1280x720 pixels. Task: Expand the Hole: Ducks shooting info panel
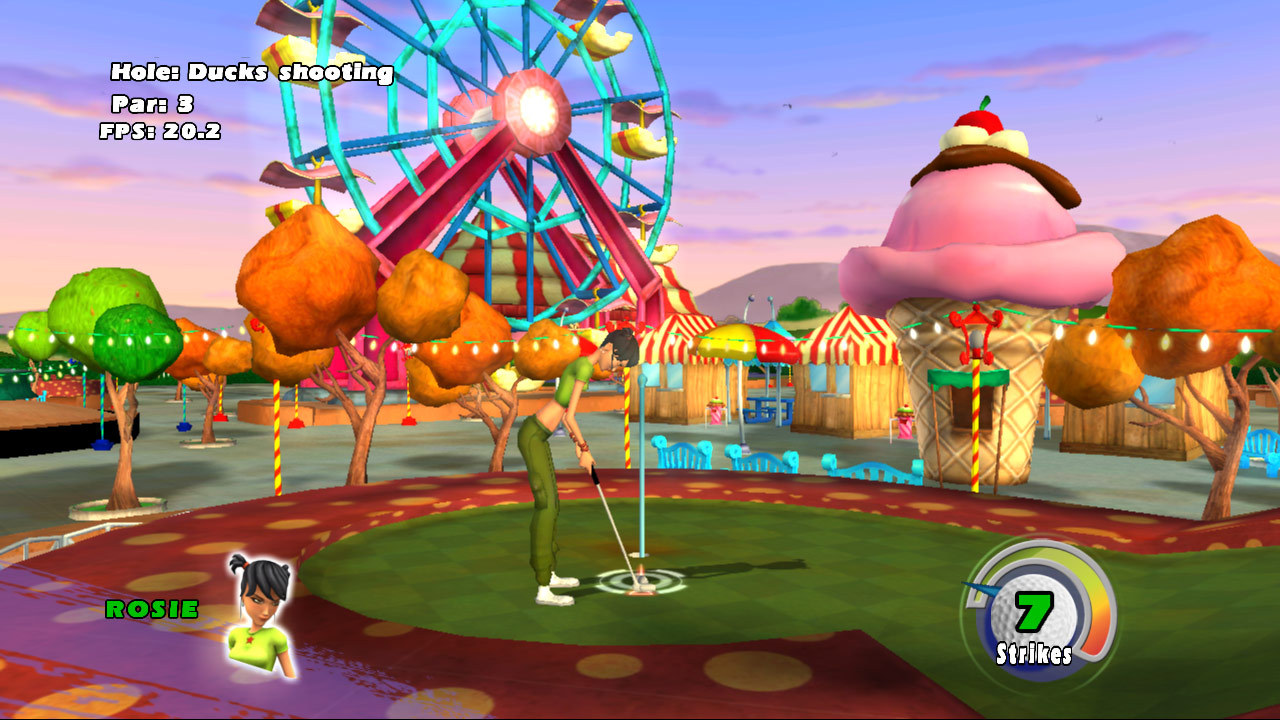(253, 72)
